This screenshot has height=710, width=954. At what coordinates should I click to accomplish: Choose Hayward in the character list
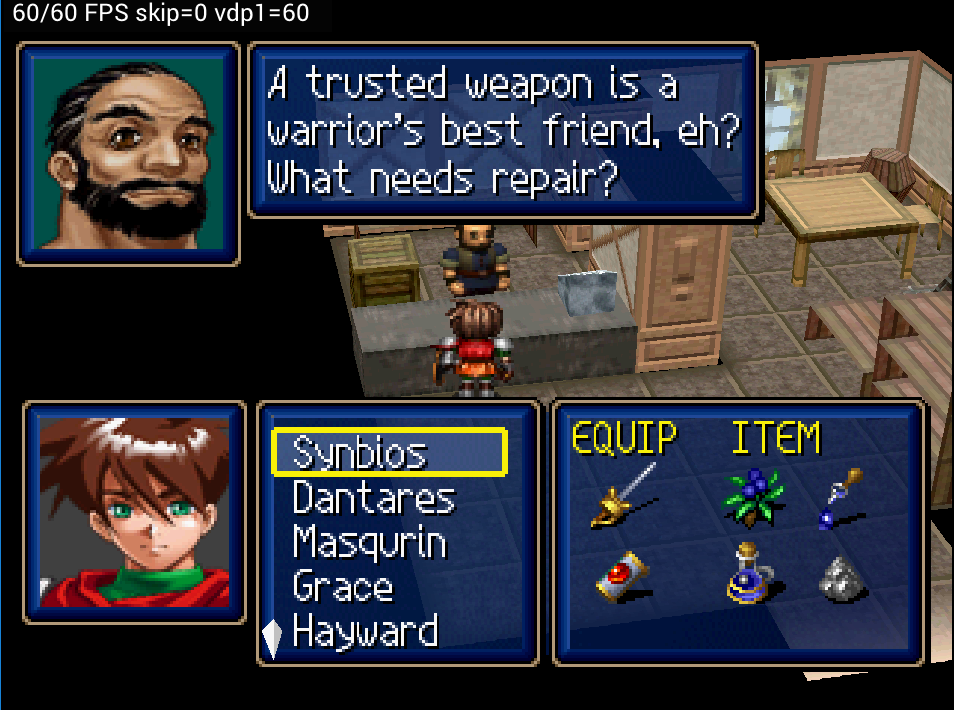coord(365,632)
